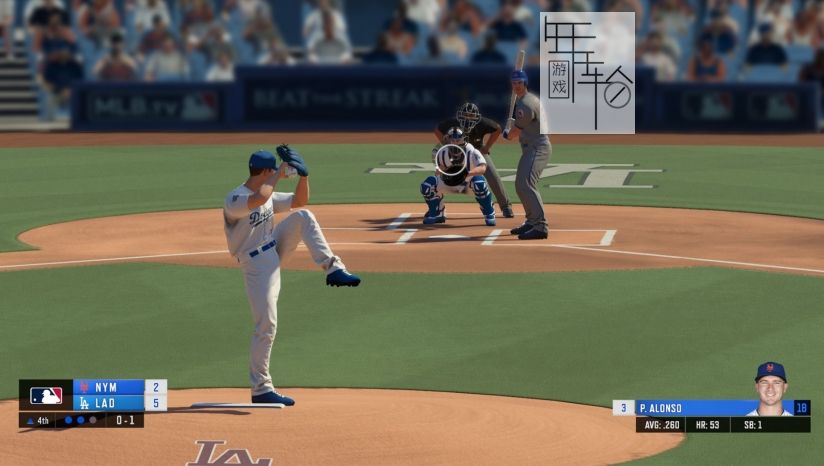824x466 pixels.
Task: Click the MLB logo on the scoreboard
Action: (46, 395)
